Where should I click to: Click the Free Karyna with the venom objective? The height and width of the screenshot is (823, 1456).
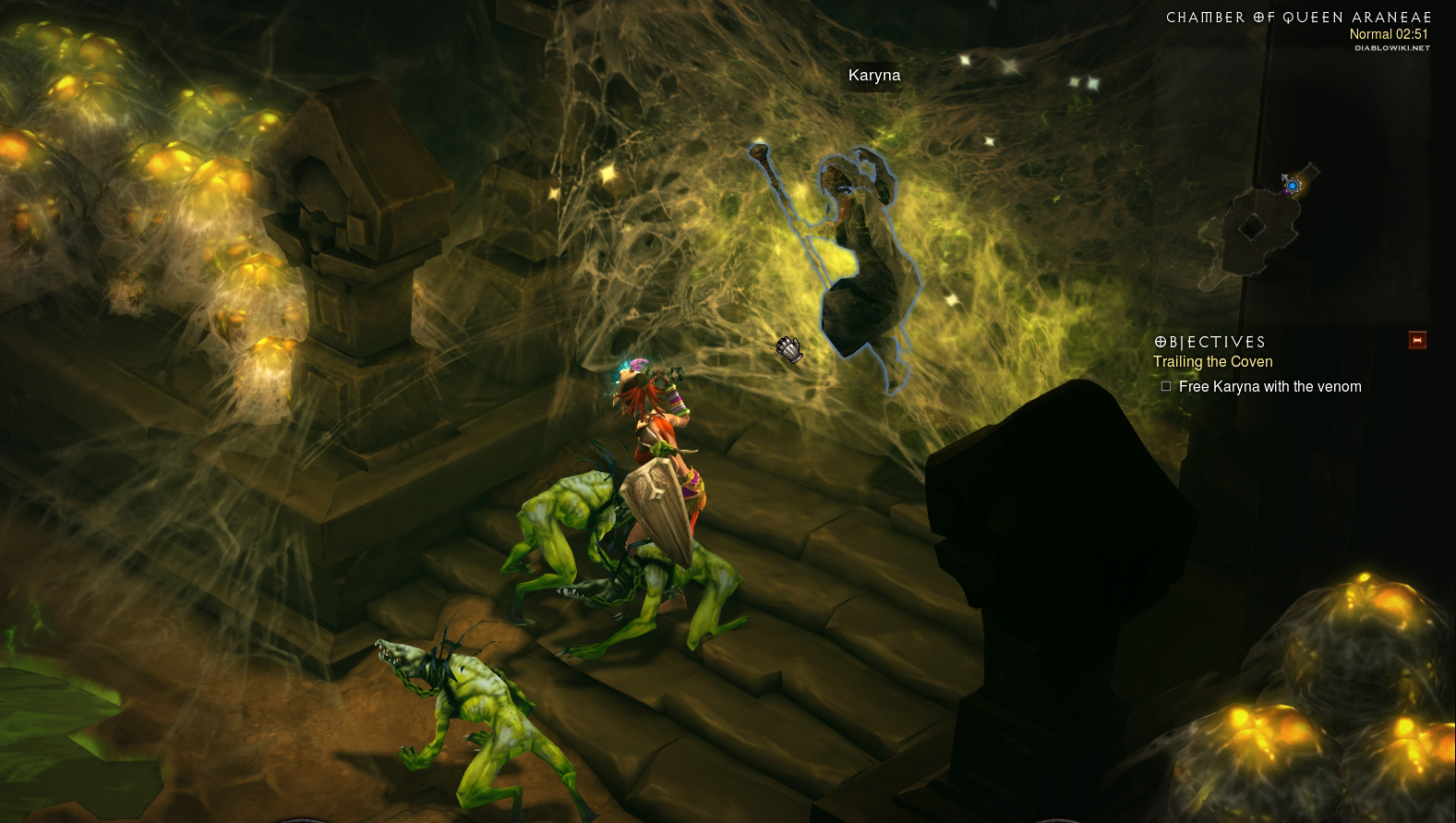[x=1269, y=387]
